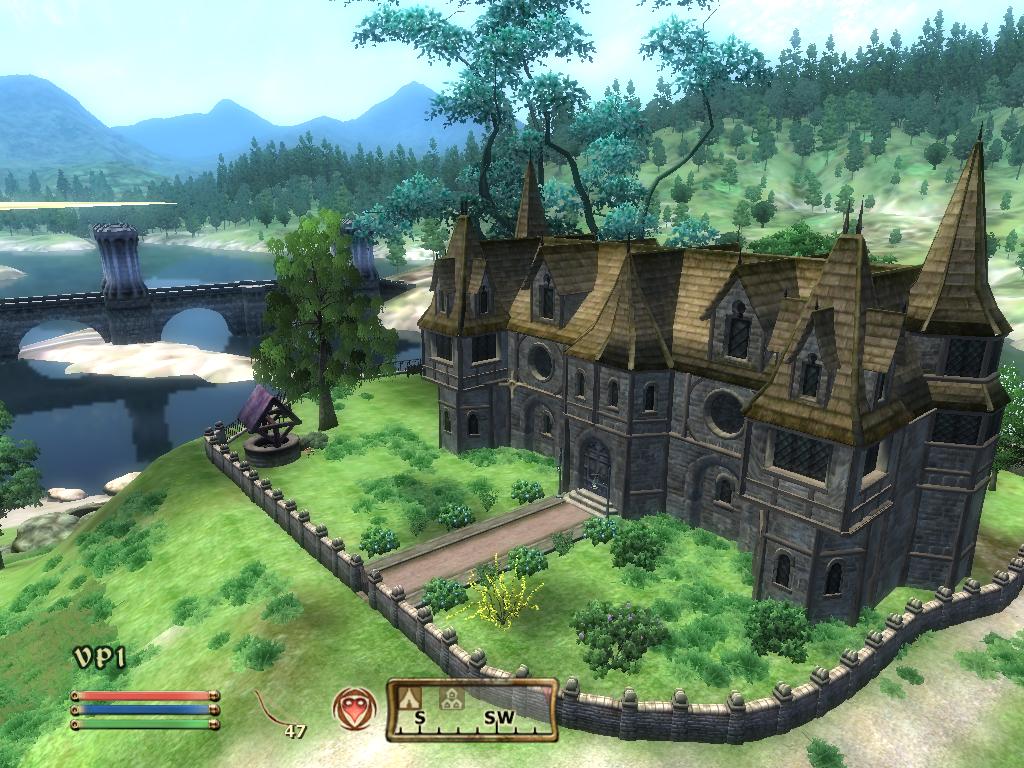Select the settlement houses marker on the compass
1024x768 pixels.
(x=451, y=698)
